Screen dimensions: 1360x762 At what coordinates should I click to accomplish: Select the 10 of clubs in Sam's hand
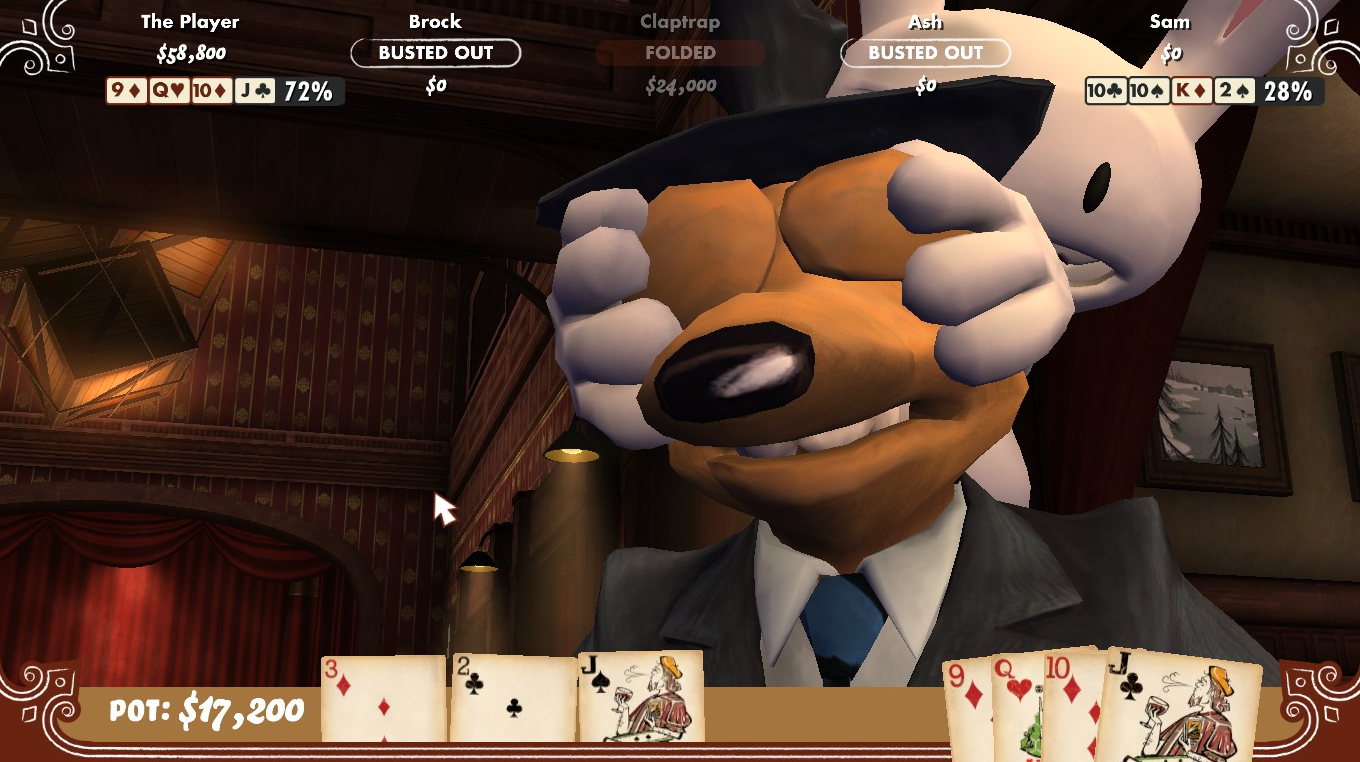pos(1106,90)
